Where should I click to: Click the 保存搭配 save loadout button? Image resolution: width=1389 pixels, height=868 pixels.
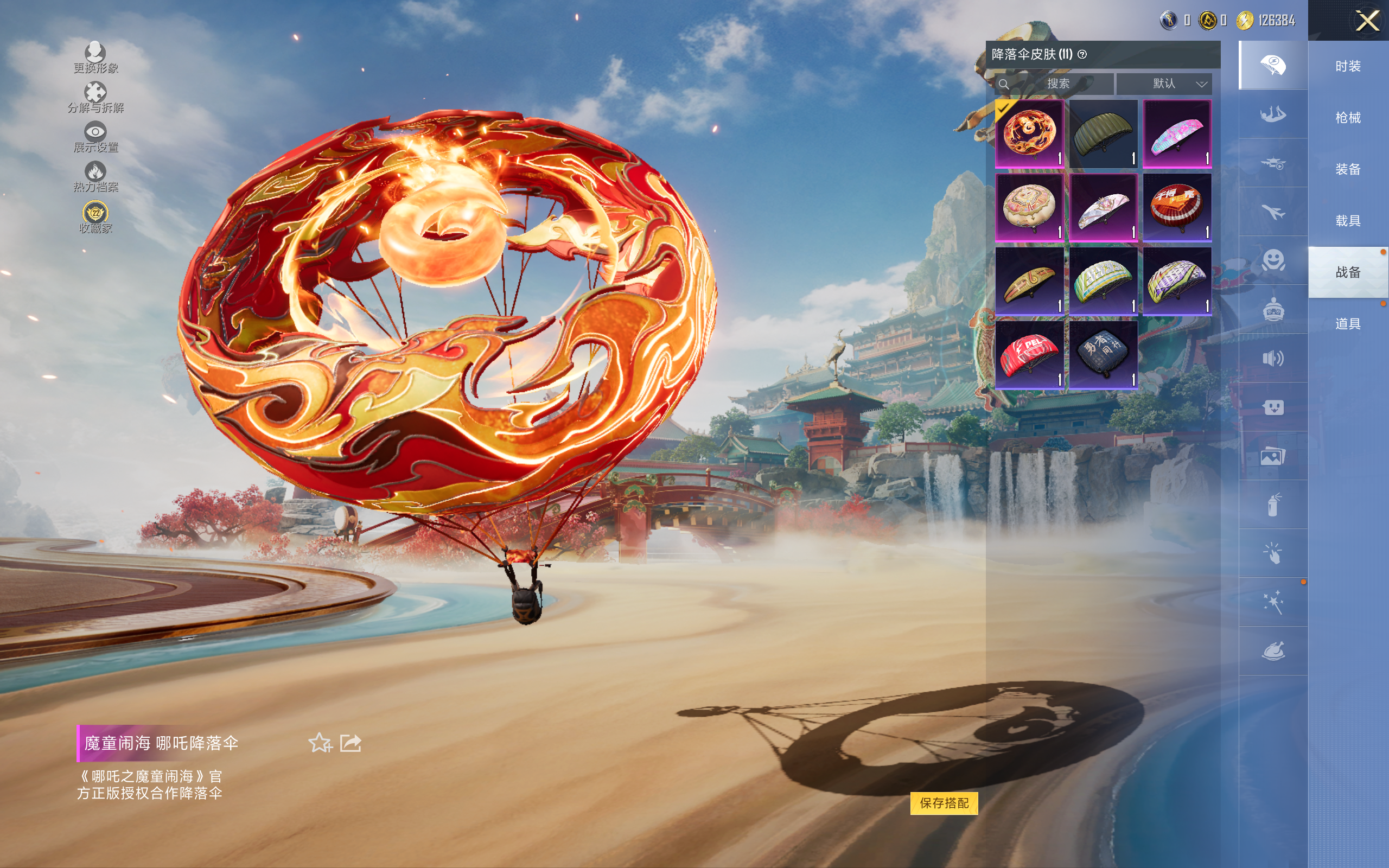944,802
